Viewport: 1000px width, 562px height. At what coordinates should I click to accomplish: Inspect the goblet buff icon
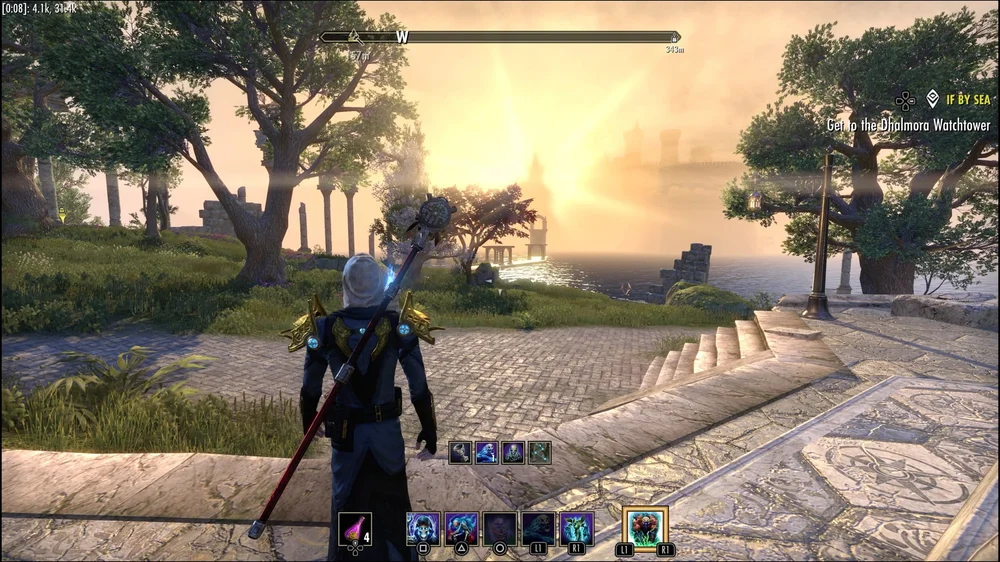coord(460,452)
